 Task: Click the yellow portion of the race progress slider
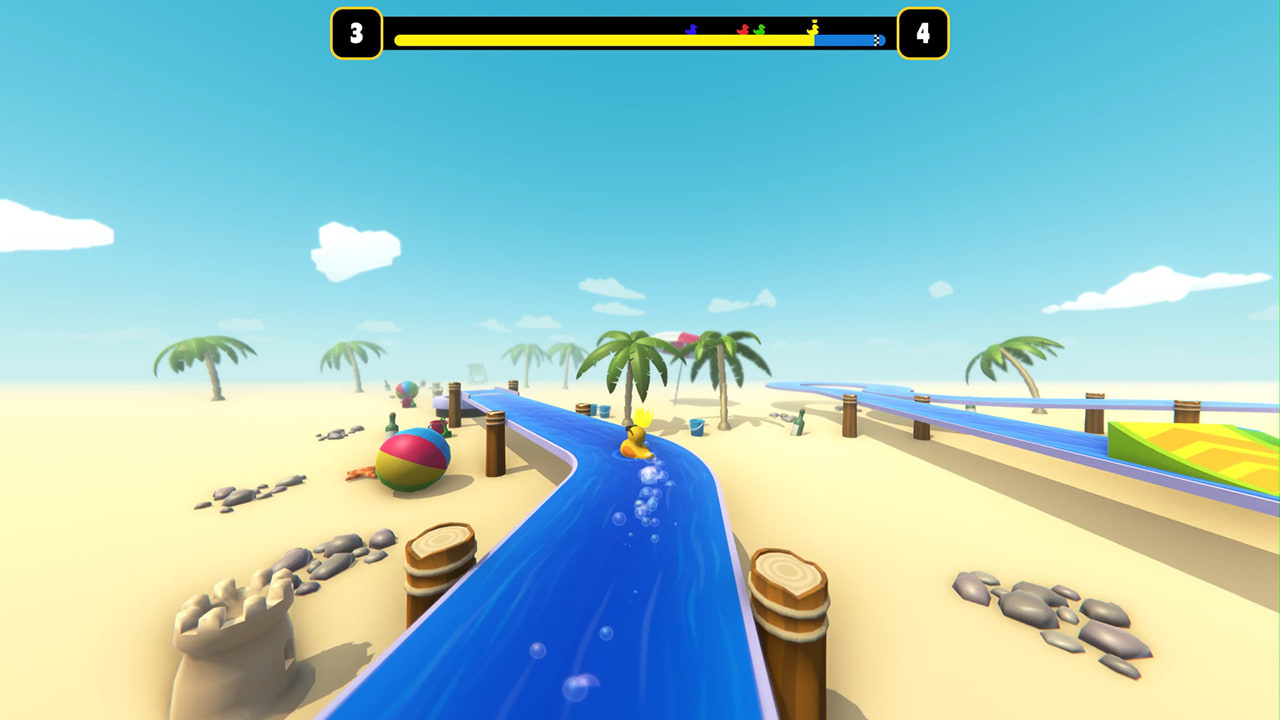point(600,38)
